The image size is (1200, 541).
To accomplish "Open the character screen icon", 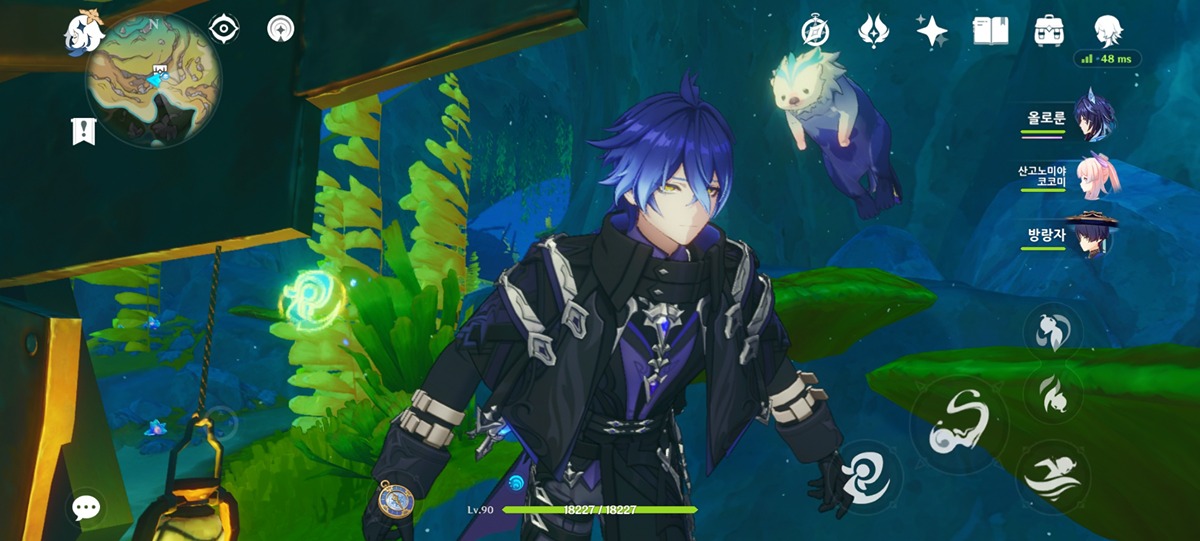I will point(1107,31).
